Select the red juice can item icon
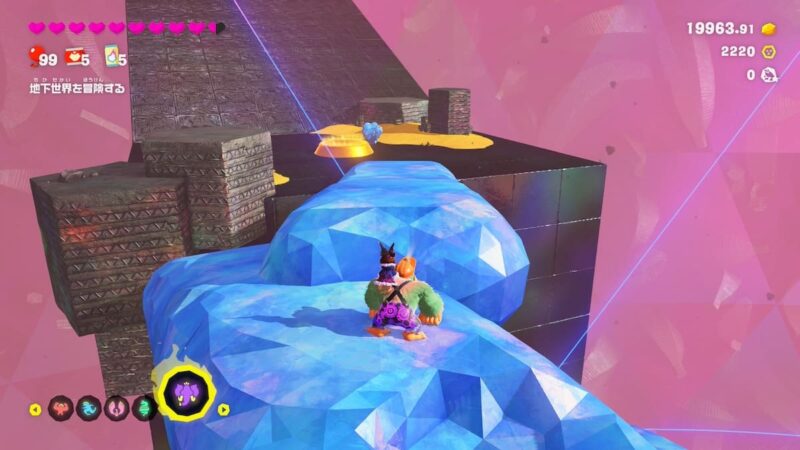800x450 pixels. (73, 58)
